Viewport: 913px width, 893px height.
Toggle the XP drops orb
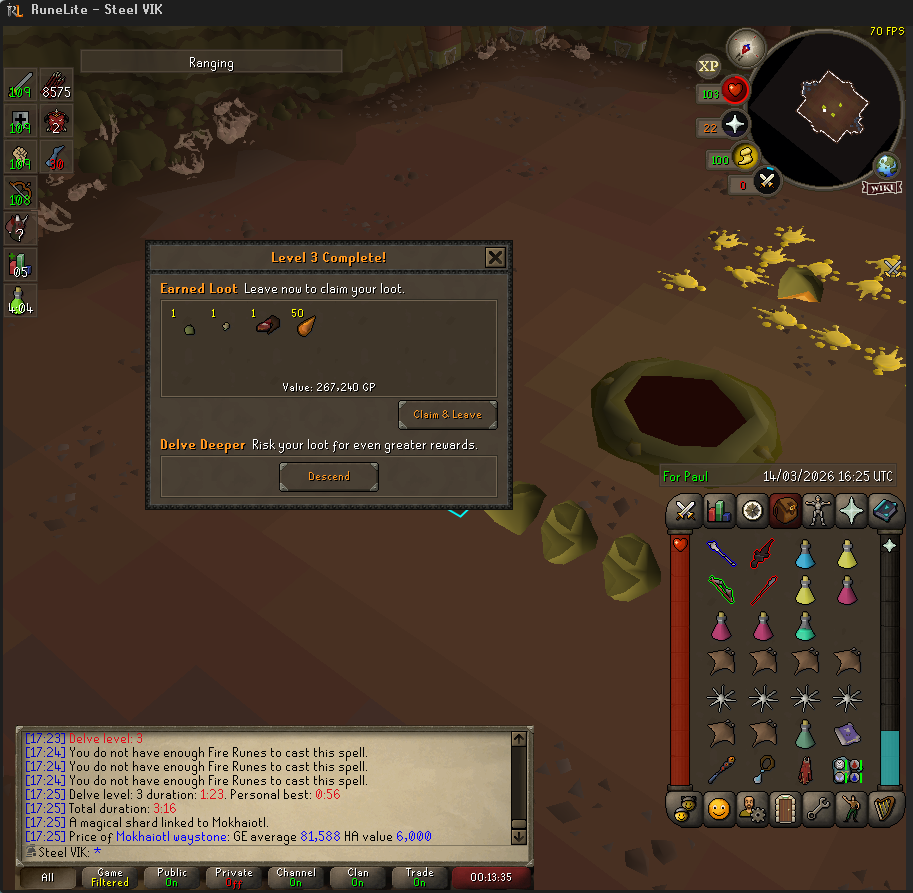coord(708,67)
